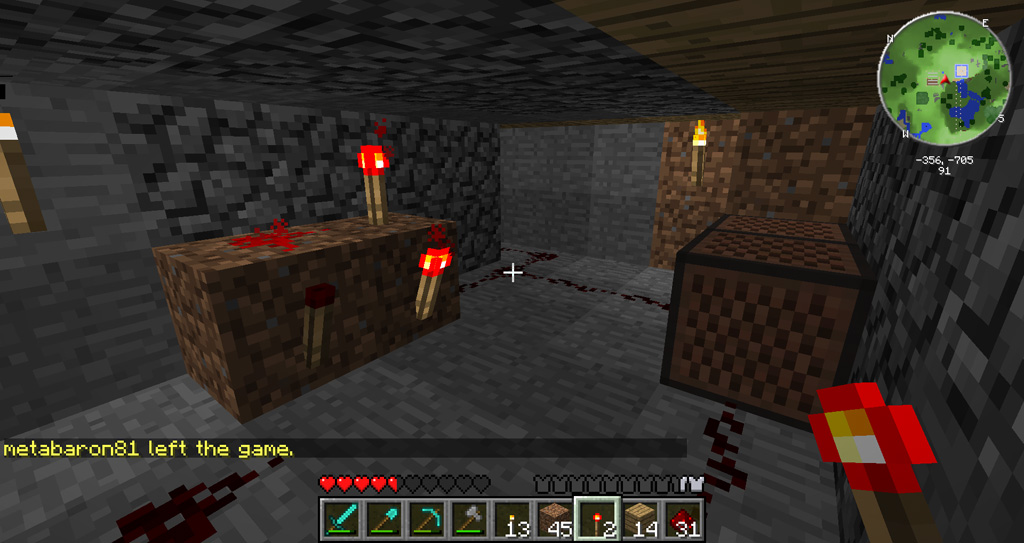Viewport: 1024px width, 543px height.
Task: Choose the torch stack of 13
Action: 512,519
